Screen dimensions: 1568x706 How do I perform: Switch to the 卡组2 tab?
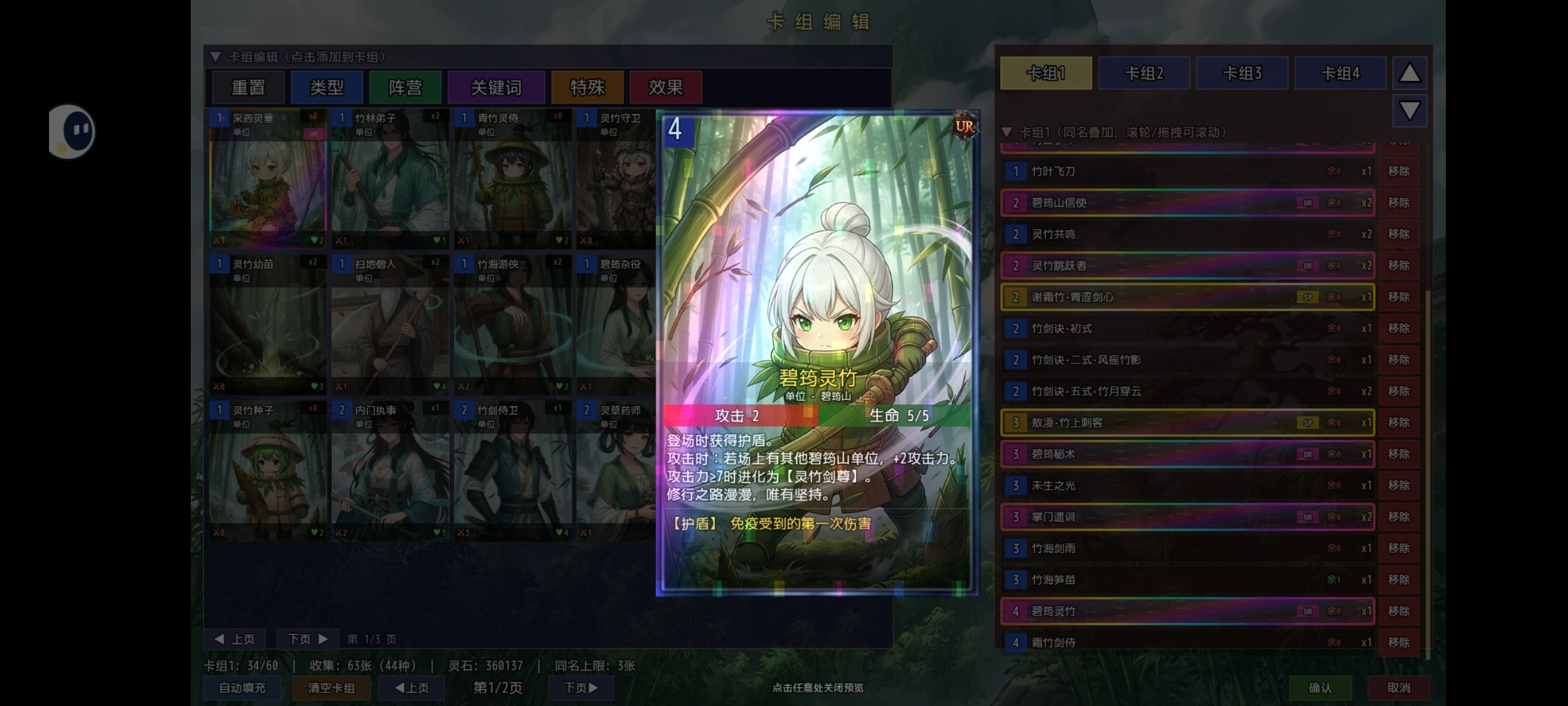point(1144,73)
